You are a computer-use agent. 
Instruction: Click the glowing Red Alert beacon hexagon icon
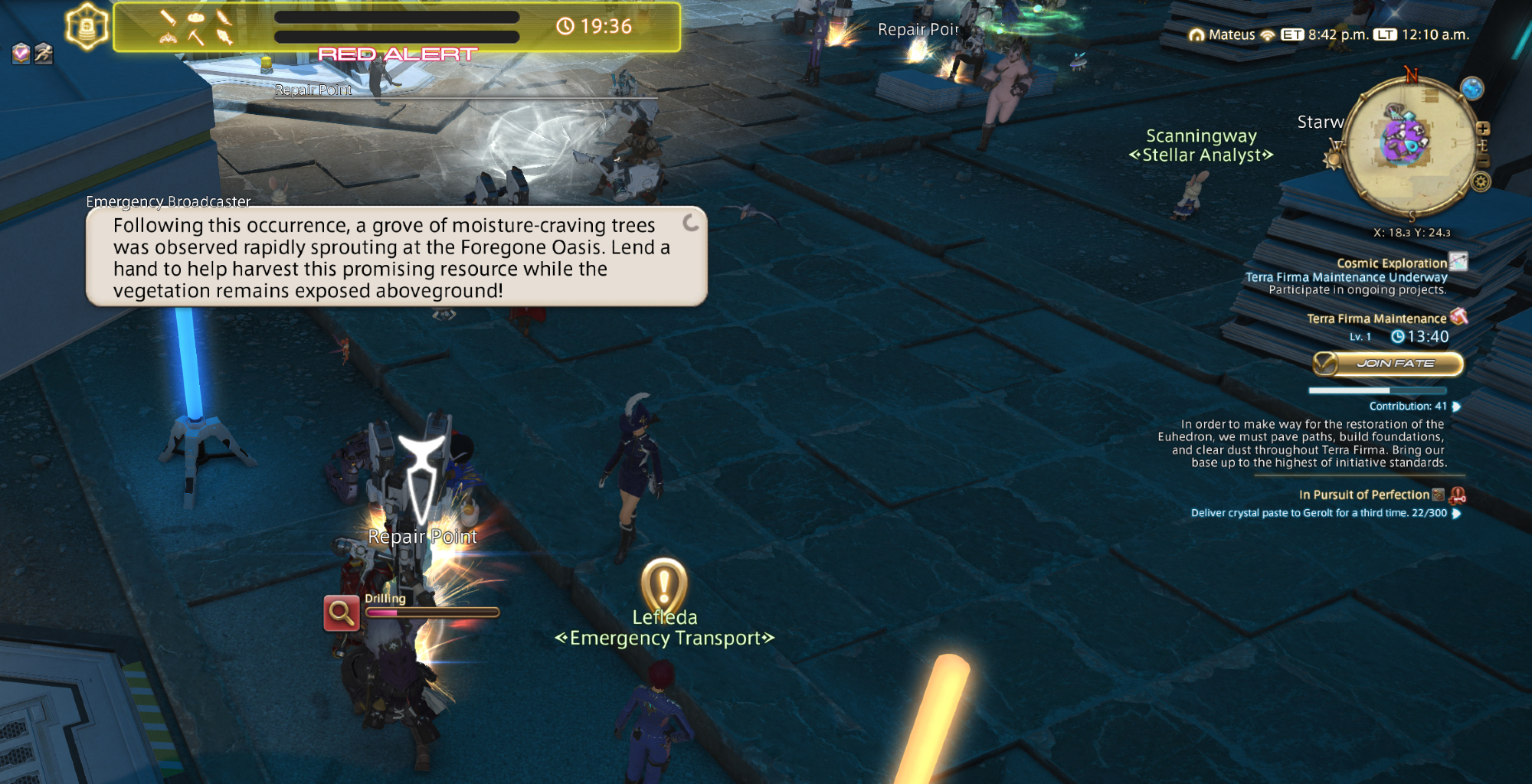[87, 27]
